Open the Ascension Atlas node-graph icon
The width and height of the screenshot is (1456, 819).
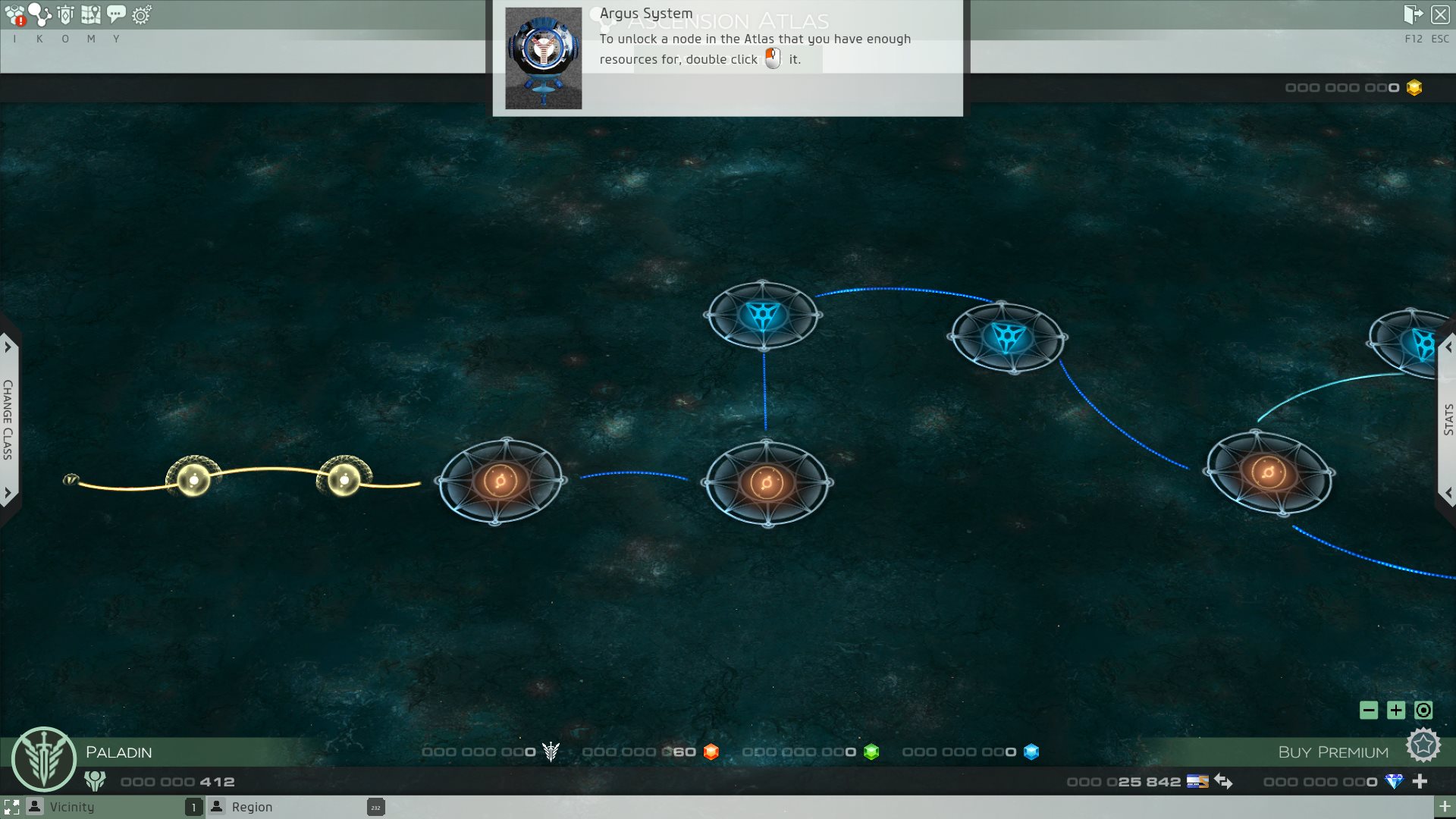(x=39, y=15)
